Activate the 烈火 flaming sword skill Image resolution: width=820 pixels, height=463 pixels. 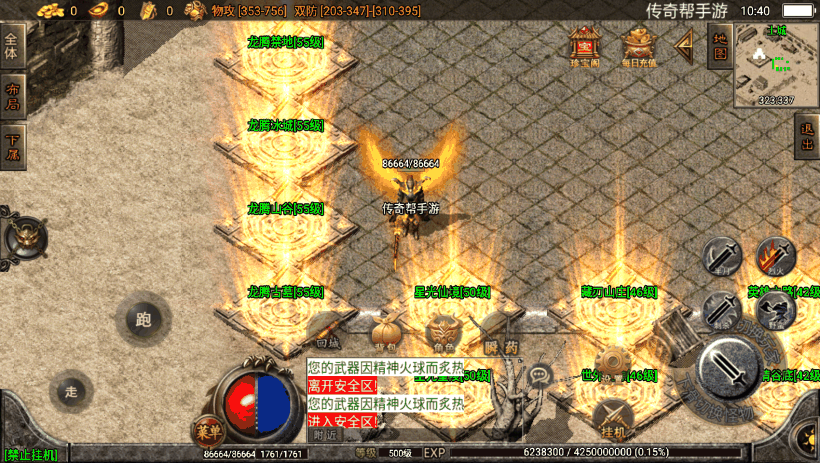(774, 257)
